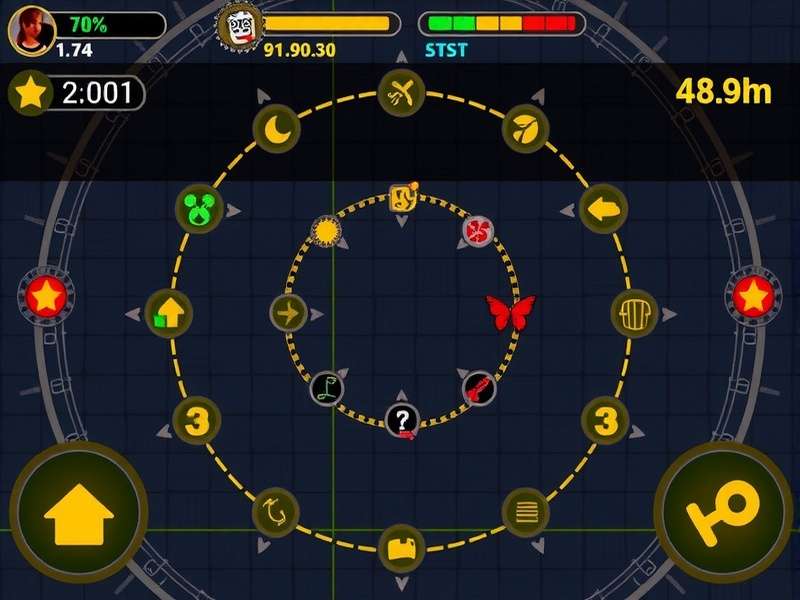Tap the large yellow house home button
Image resolution: width=800 pixels, height=600 pixels.
tap(78, 513)
